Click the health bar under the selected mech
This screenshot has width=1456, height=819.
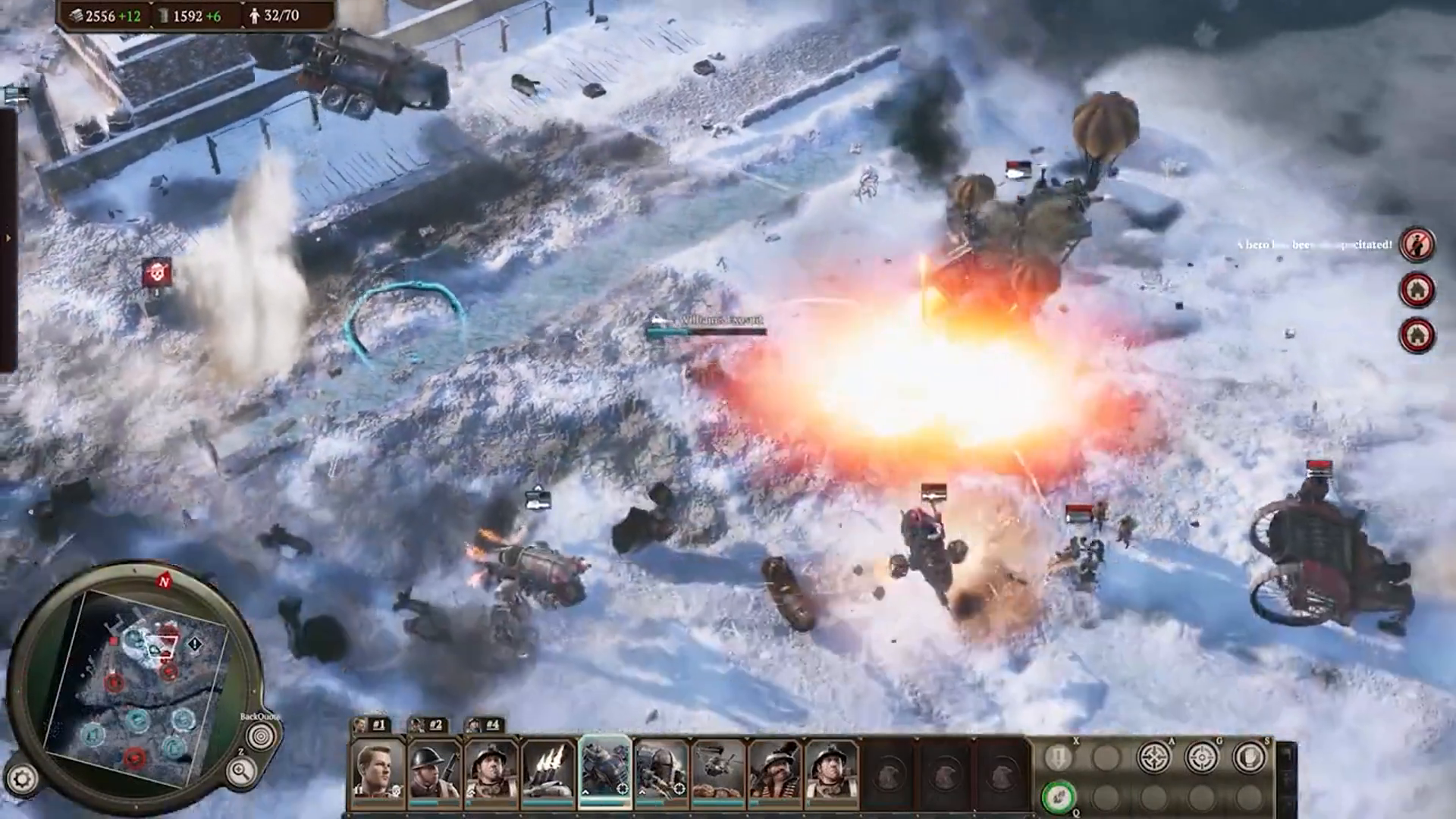[604, 803]
